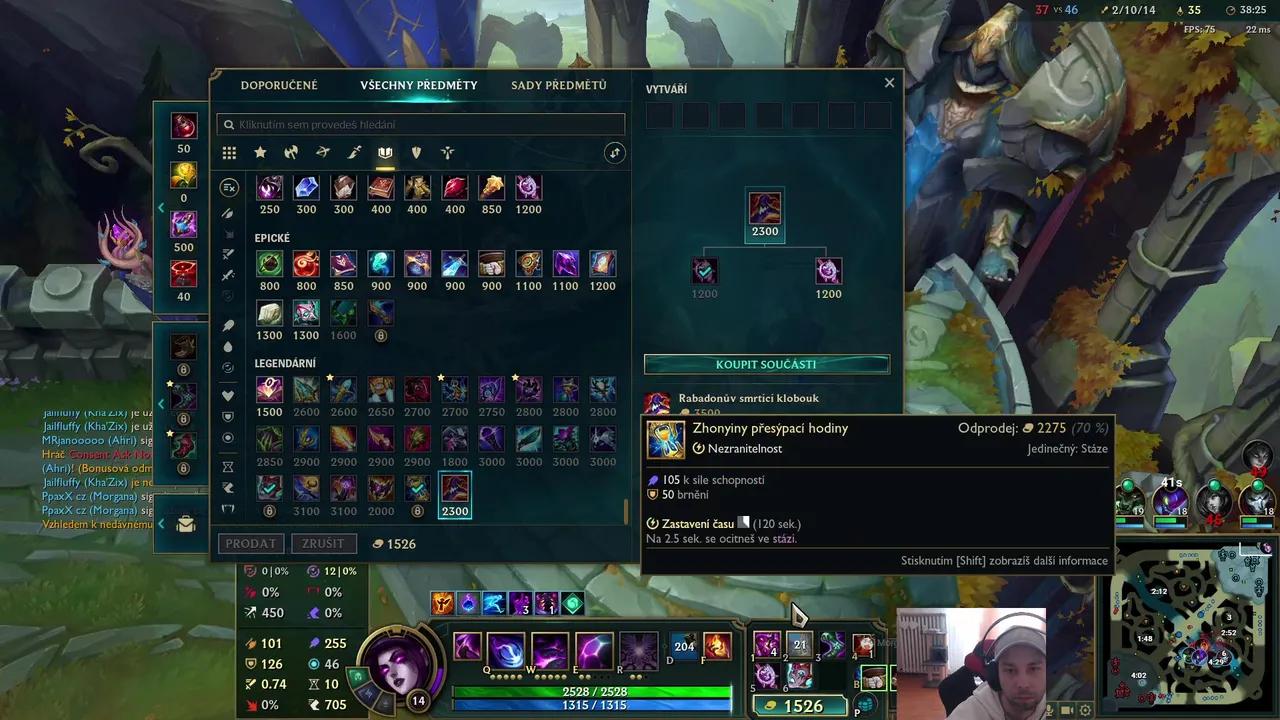Select the fighter axe item filter
1280x720 pixels.
point(291,152)
